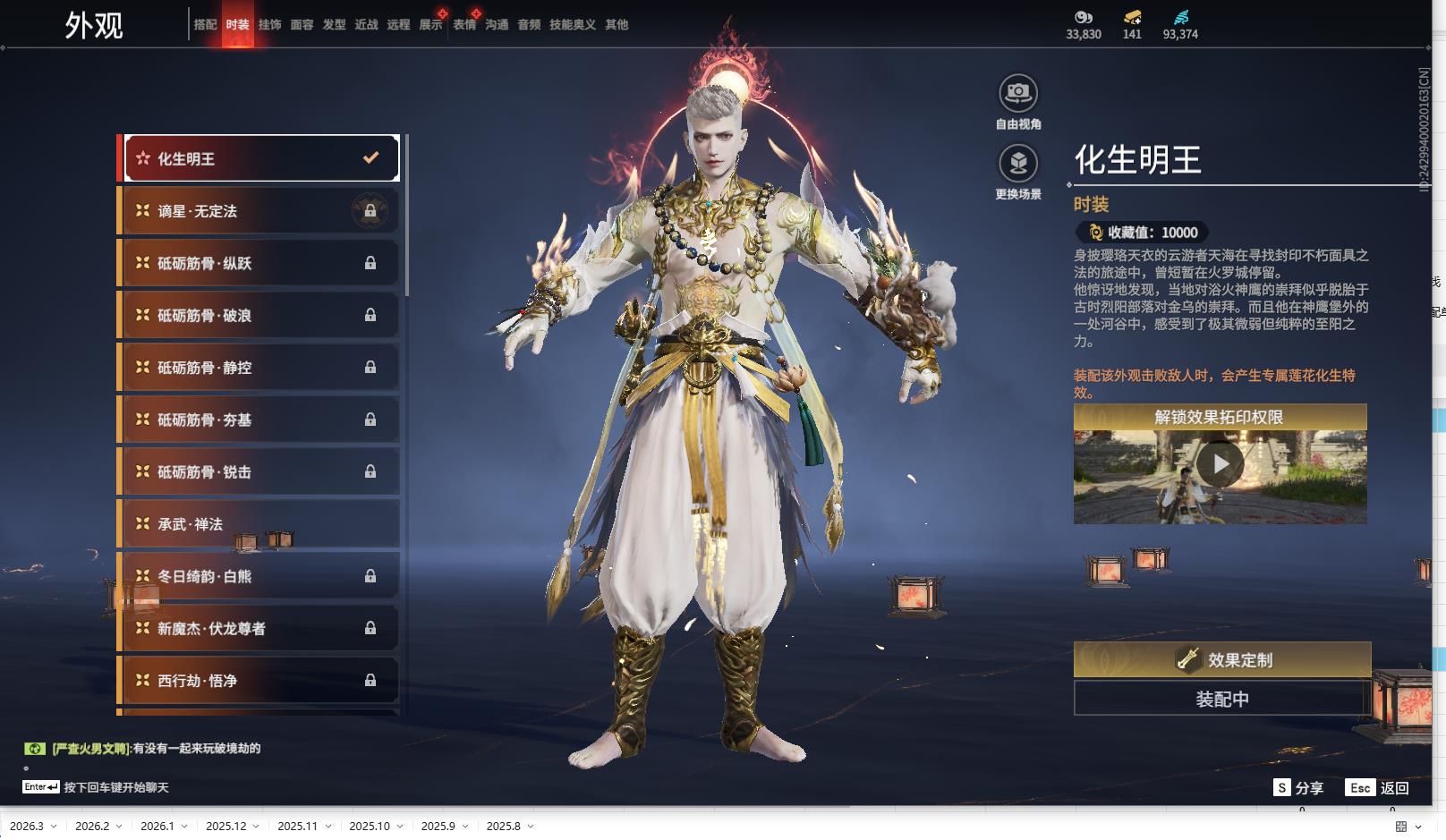Activate the 自由视角 camera icon
The height and width of the screenshot is (840, 1446).
click(1018, 93)
